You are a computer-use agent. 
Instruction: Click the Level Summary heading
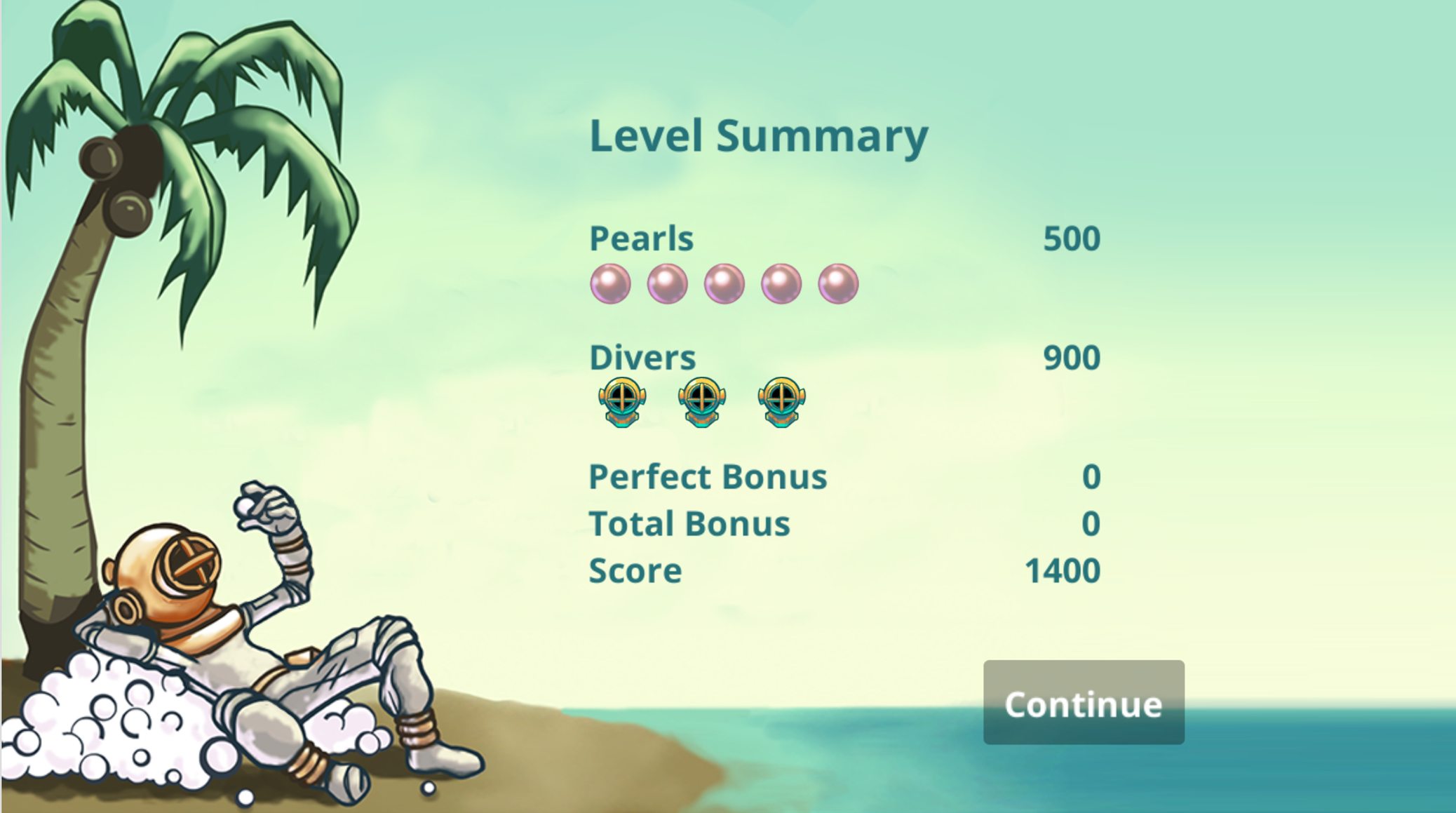(758, 135)
